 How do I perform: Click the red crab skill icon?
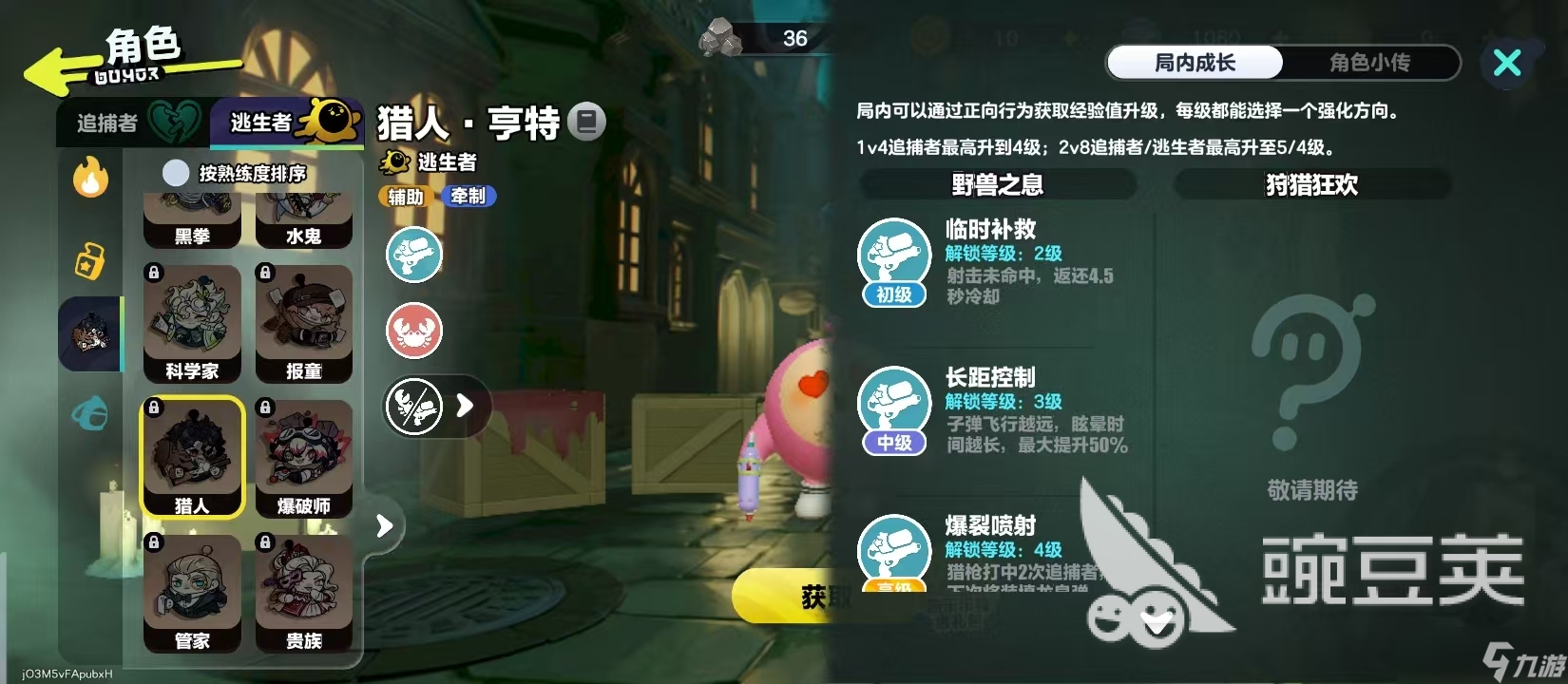tap(413, 331)
